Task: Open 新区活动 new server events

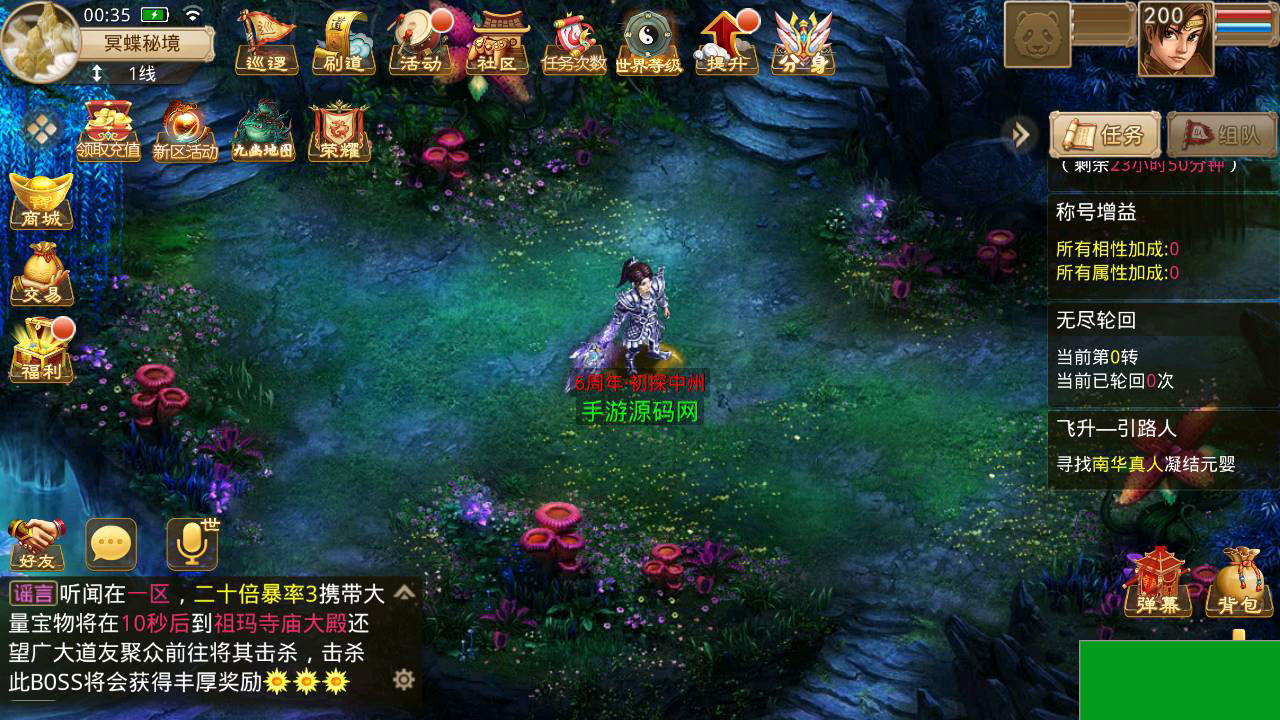Action: [185, 132]
